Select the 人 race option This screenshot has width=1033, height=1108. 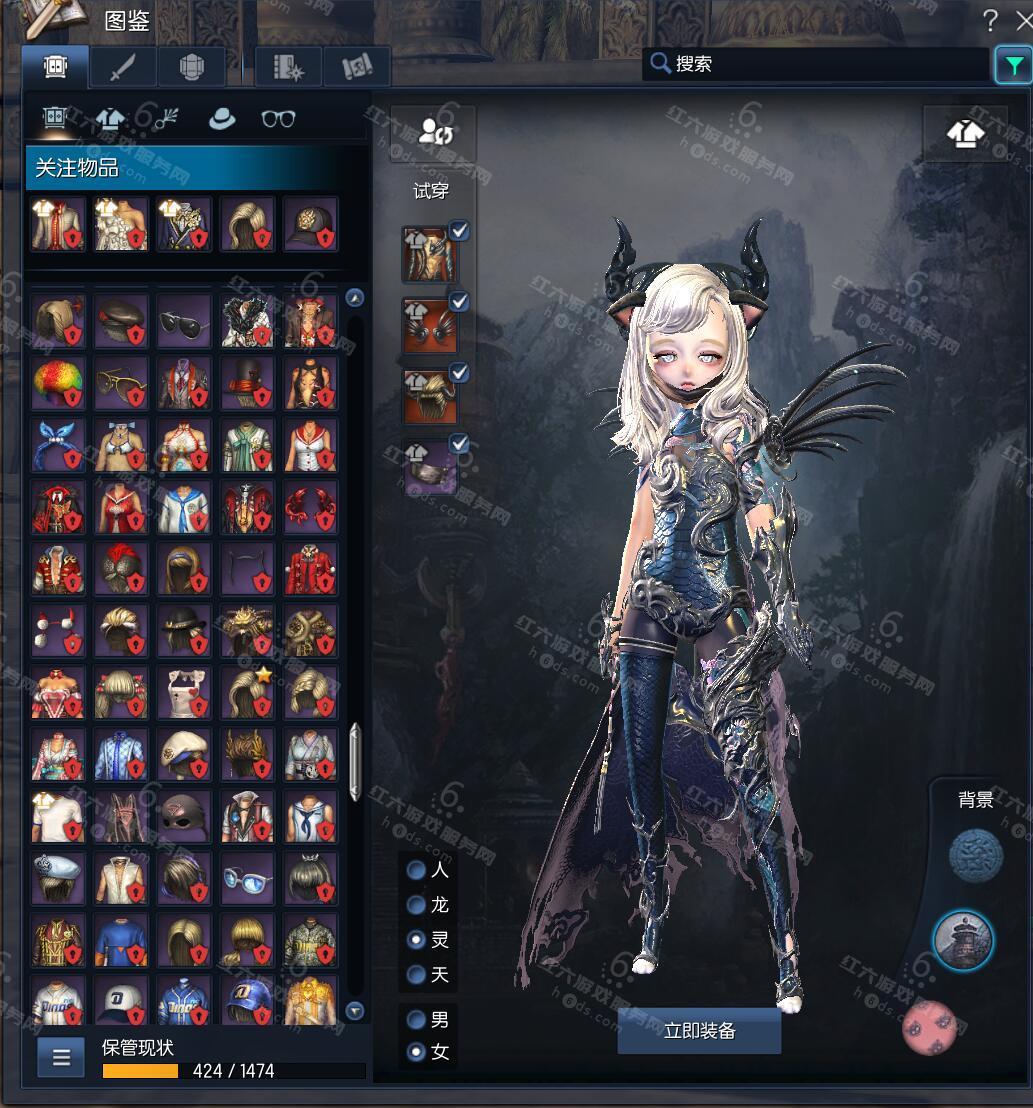417,870
